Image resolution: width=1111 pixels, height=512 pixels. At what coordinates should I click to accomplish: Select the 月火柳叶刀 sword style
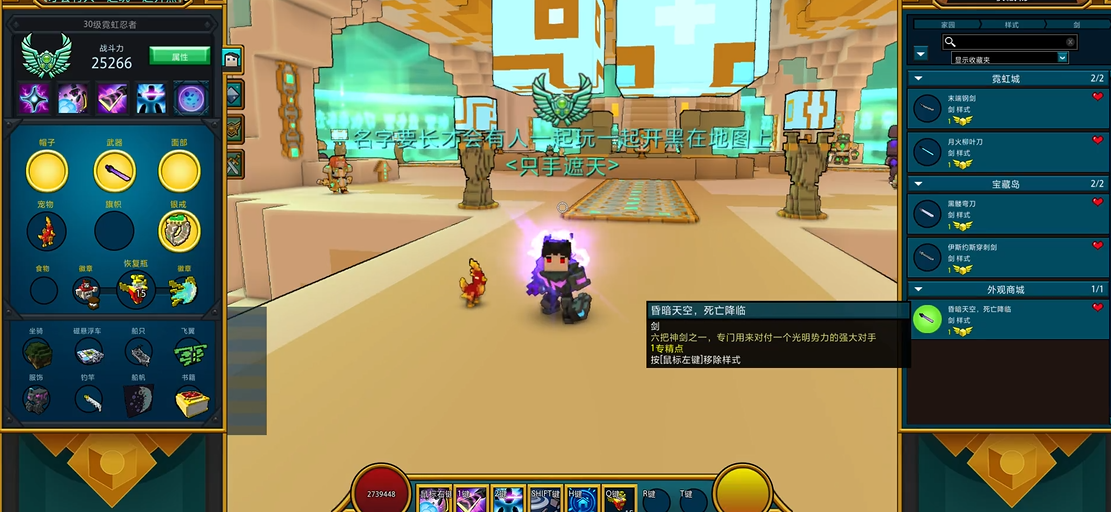(x=1000, y=152)
